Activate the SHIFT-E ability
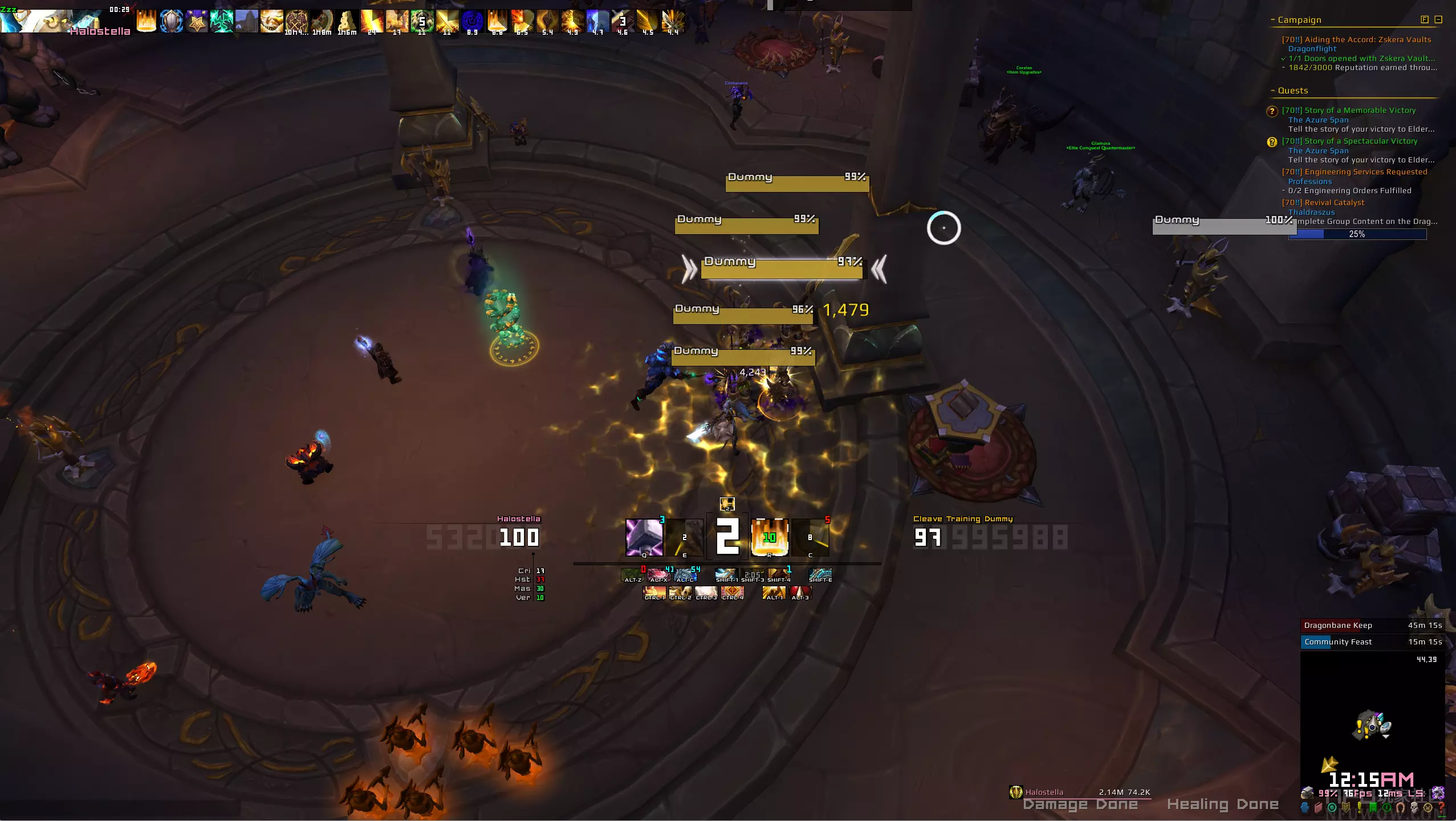Image resolution: width=1456 pixels, height=821 pixels. [820, 574]
